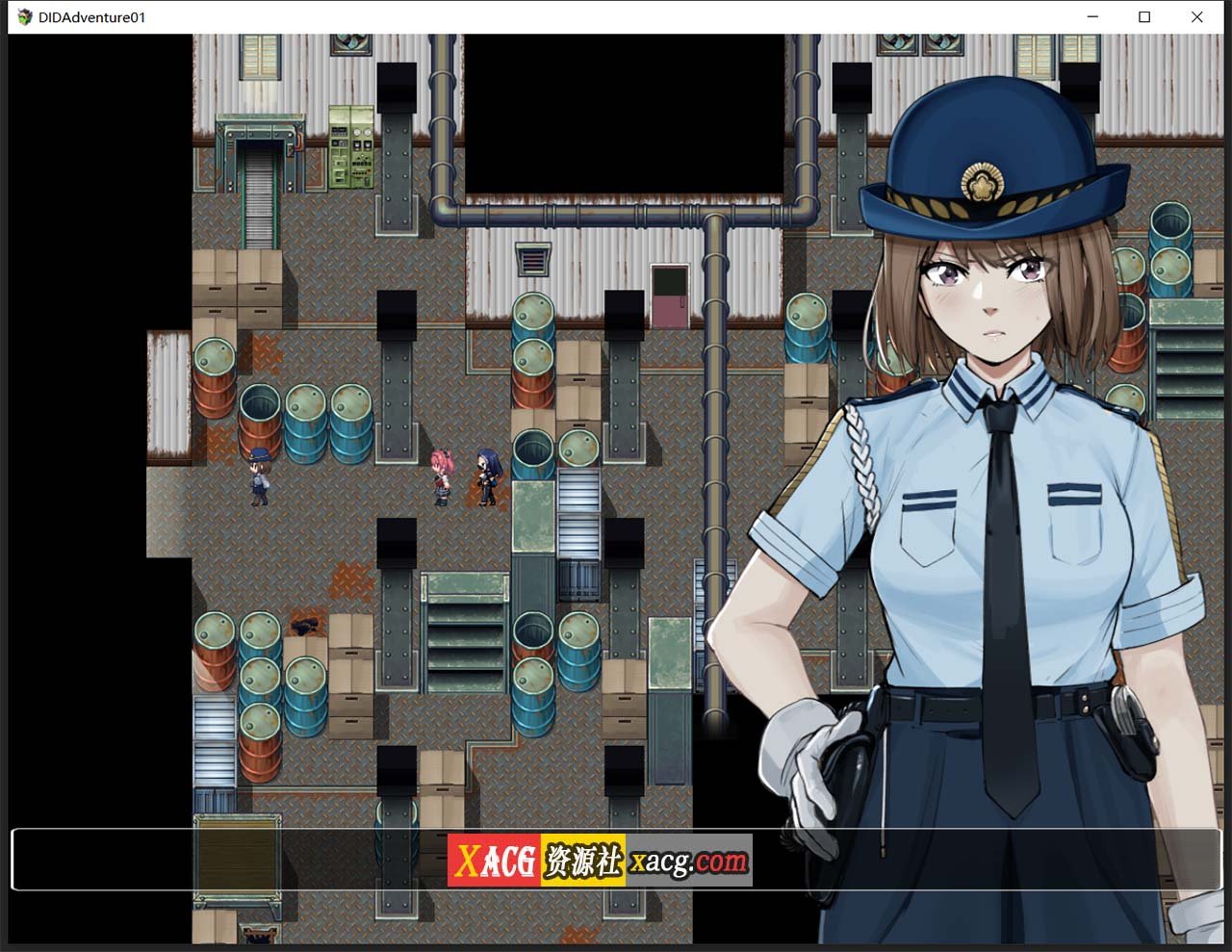
Task: Click the golden emblem on the officer's hat
Action: coord(985,185)
